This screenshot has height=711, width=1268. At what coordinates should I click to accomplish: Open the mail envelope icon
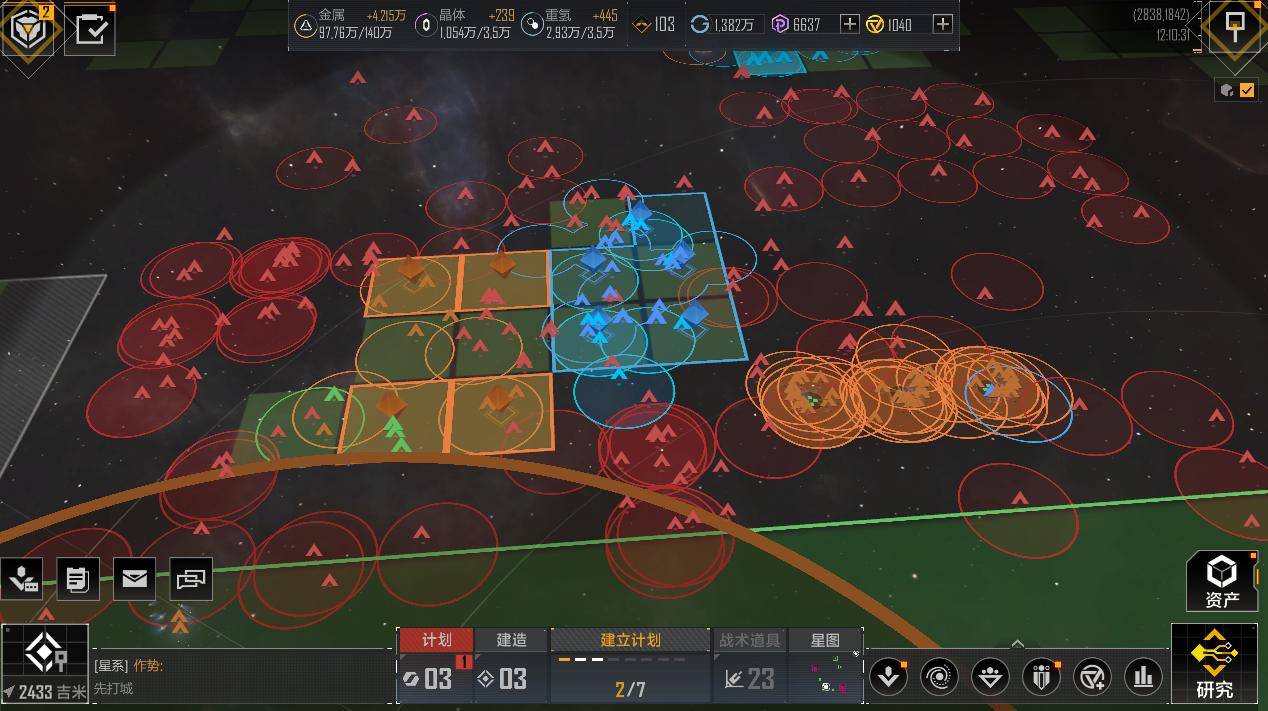pyautogui.click(x=134, y=578)
